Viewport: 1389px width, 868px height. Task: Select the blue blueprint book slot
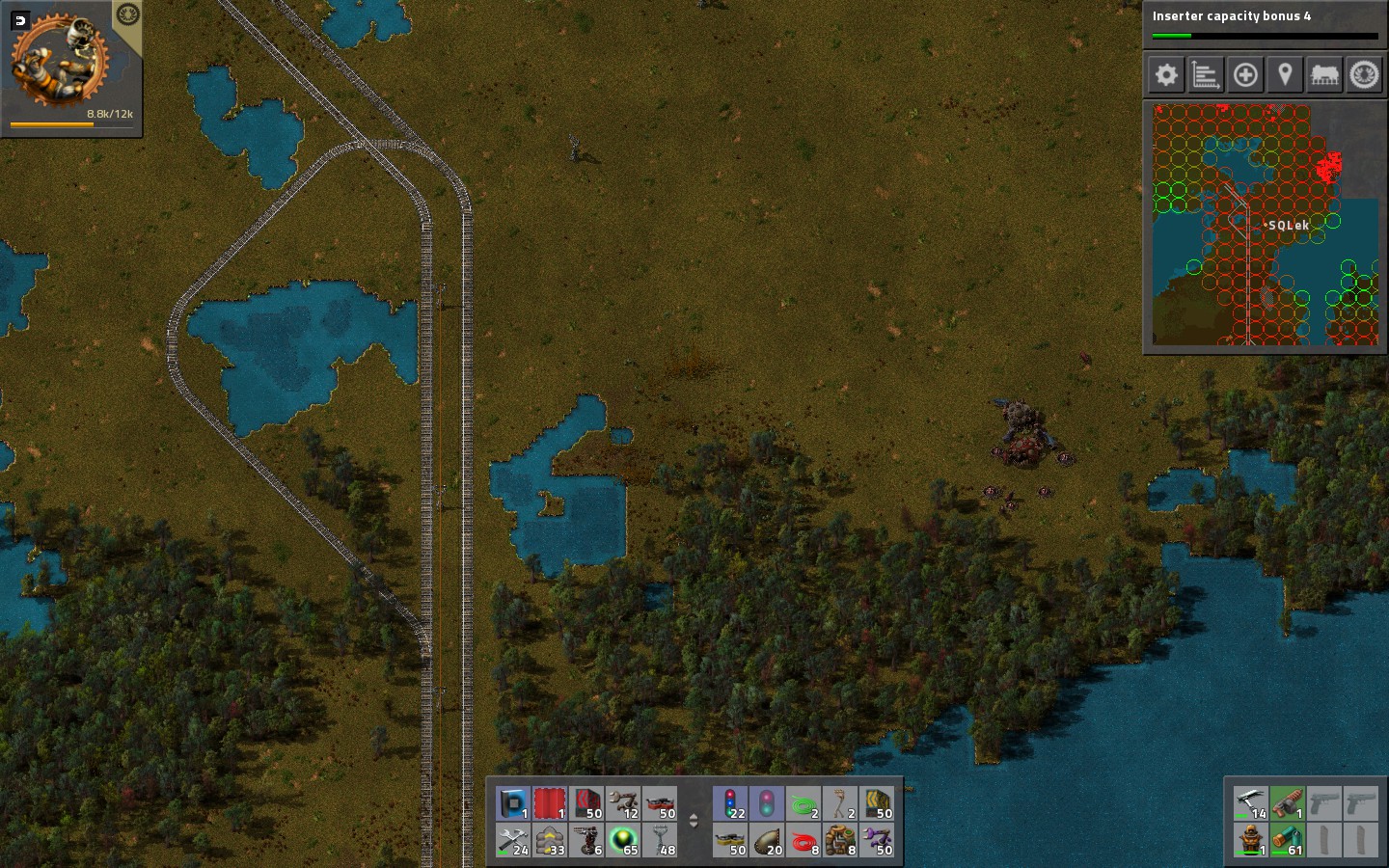(513, 803)
